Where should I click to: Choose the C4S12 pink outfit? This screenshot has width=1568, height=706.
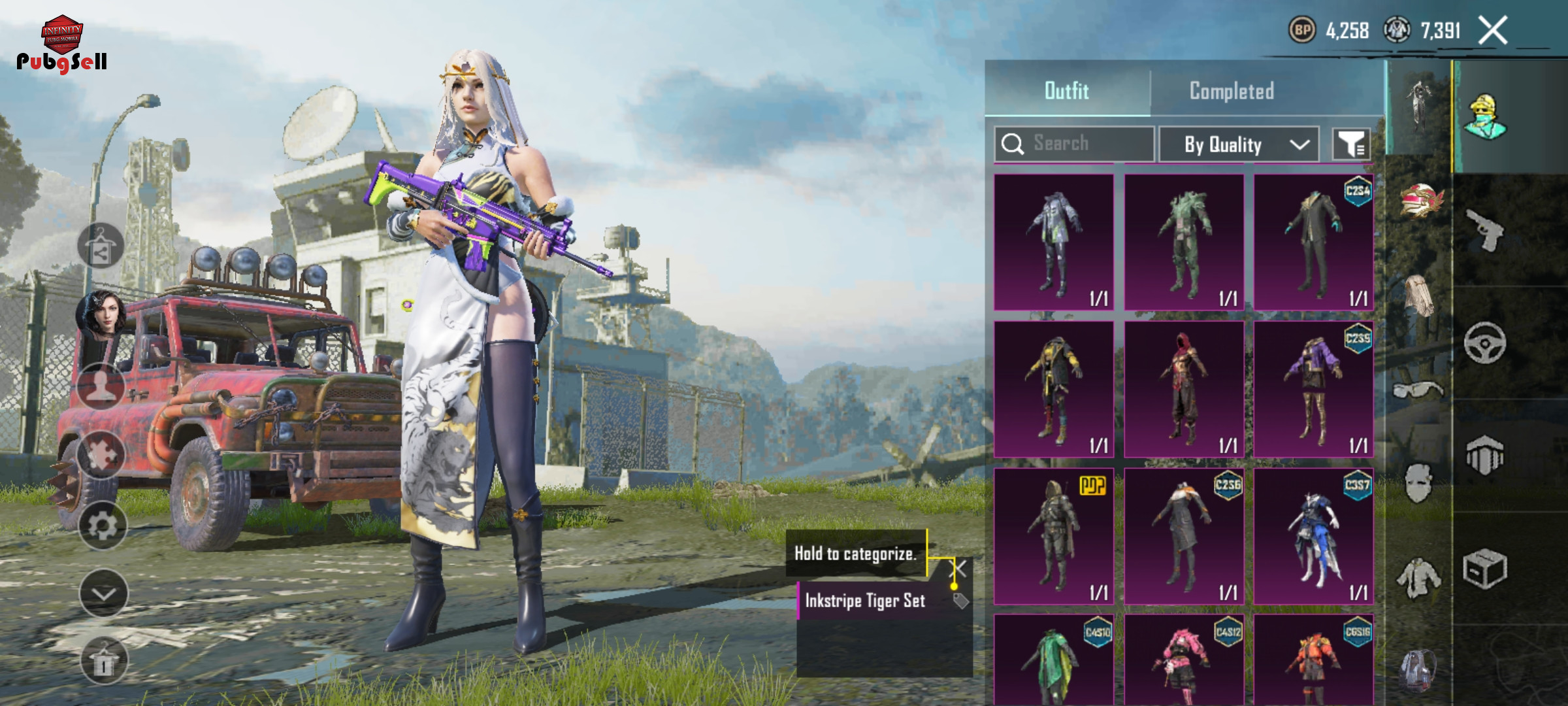(x=1184, y=660)
